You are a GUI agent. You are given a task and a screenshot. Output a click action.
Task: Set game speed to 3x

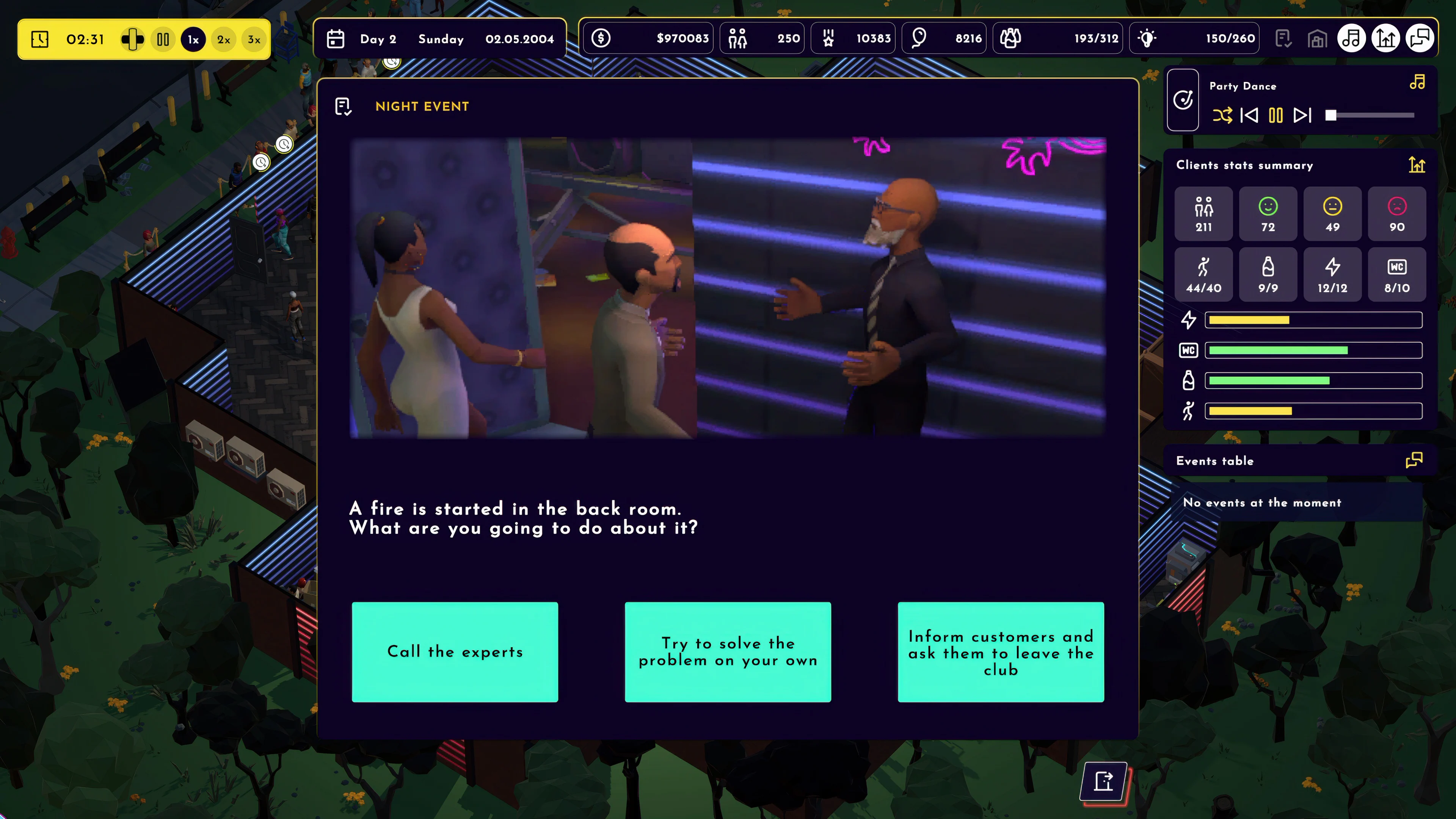pyautogui.click(x=254, y=39)
